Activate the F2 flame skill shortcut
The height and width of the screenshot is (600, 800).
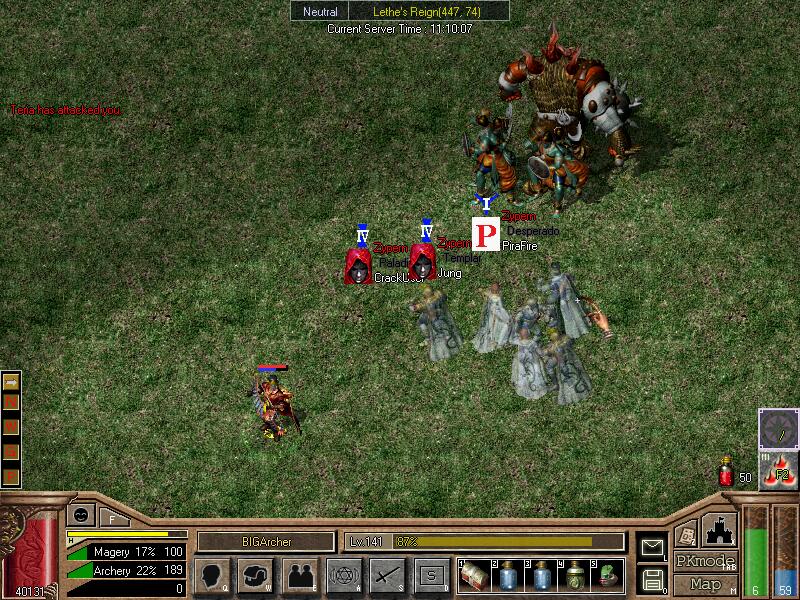(778, 470)
